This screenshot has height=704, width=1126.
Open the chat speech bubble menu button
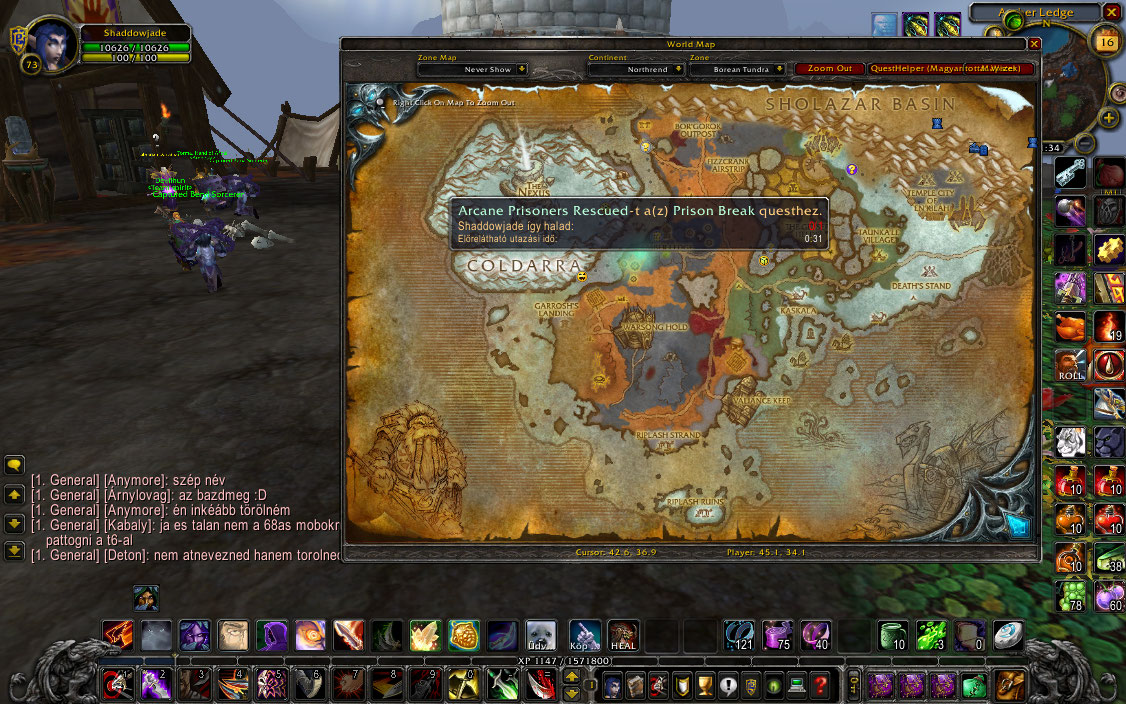point(14,465)
